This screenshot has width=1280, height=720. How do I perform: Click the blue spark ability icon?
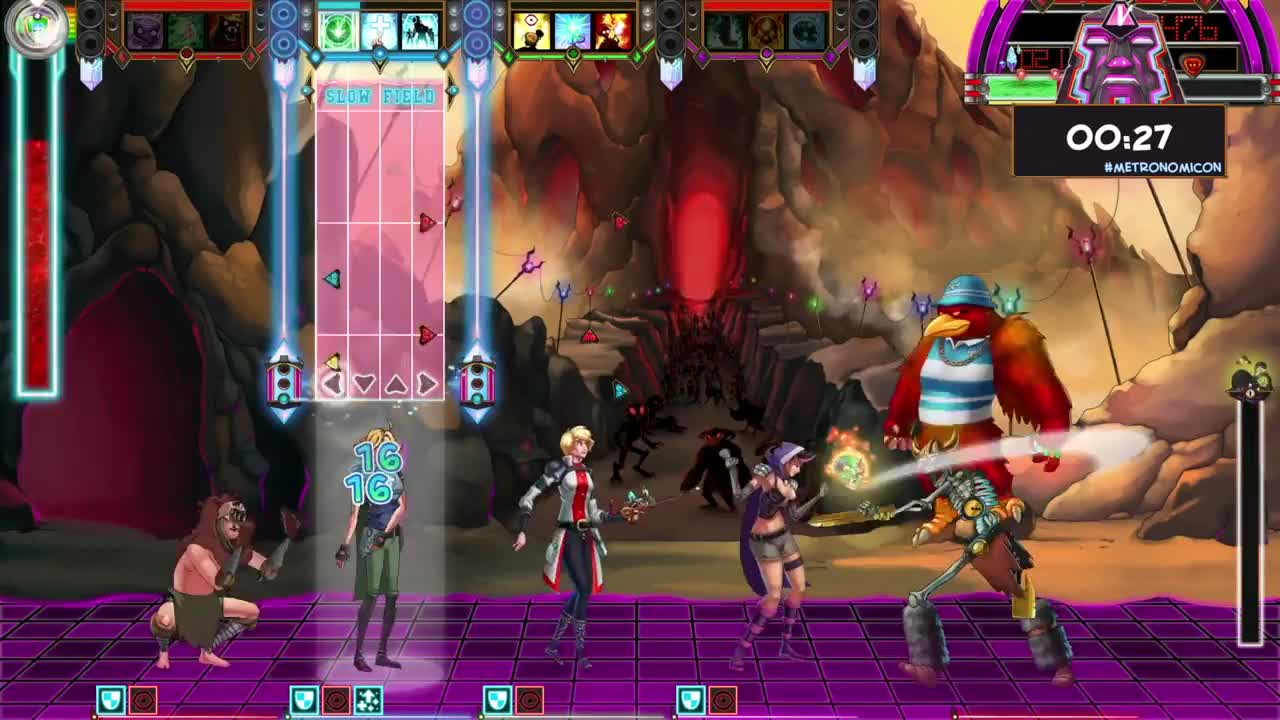[x=572, y=30]
